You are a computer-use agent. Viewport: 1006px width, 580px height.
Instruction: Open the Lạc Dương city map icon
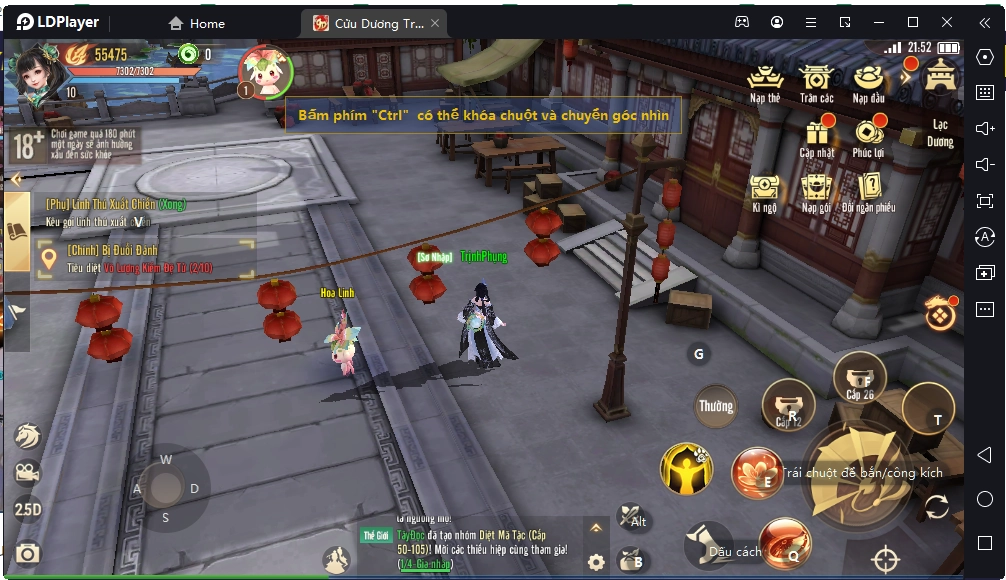click(x=940, y=78)
